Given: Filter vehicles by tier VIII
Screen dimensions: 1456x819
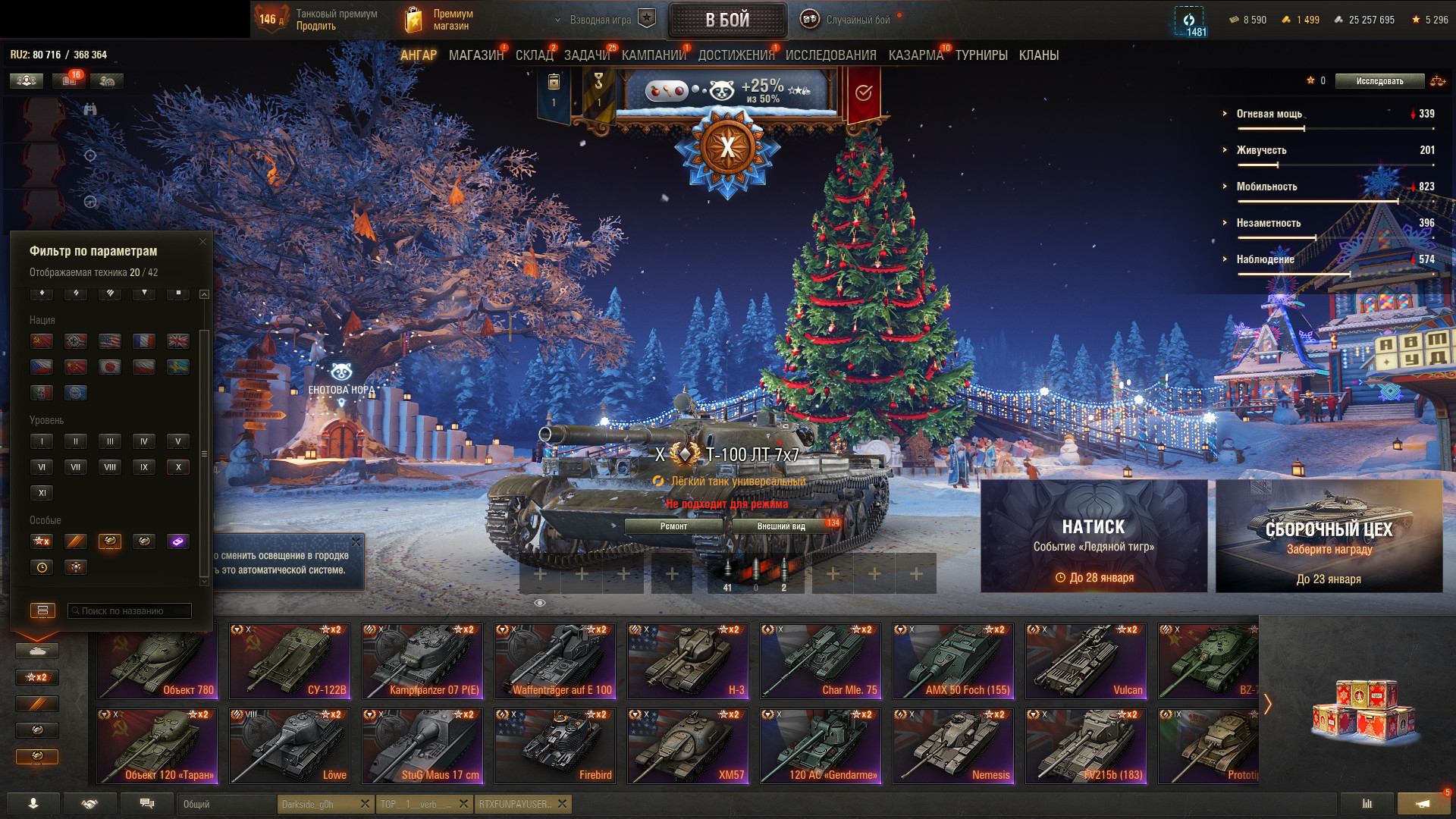Looking at the screenshot, I should tap(110, 467).
